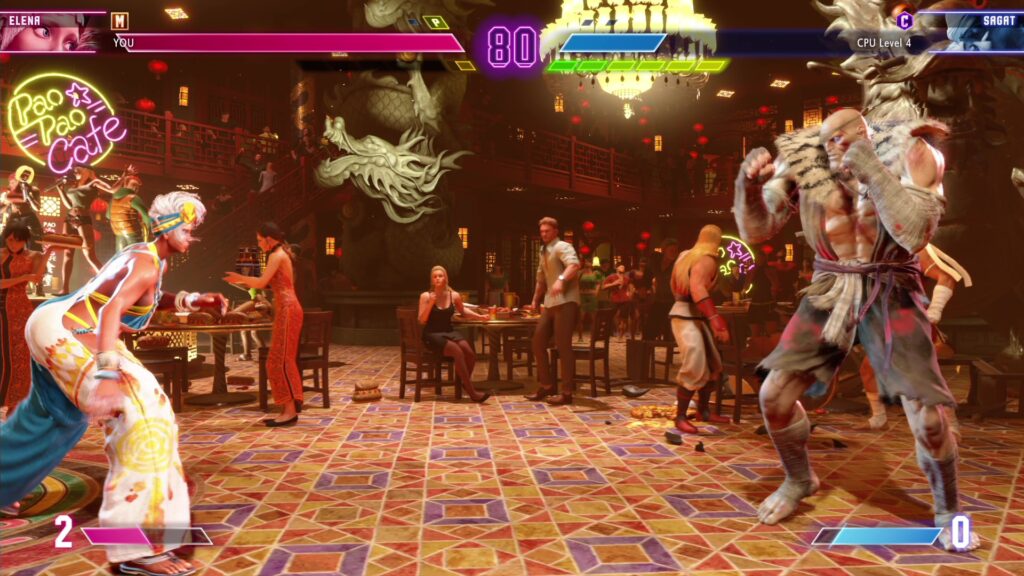This screenshot has width=1024, height=576.
Task: Select the Classic control type C badge
Action: 904,20
